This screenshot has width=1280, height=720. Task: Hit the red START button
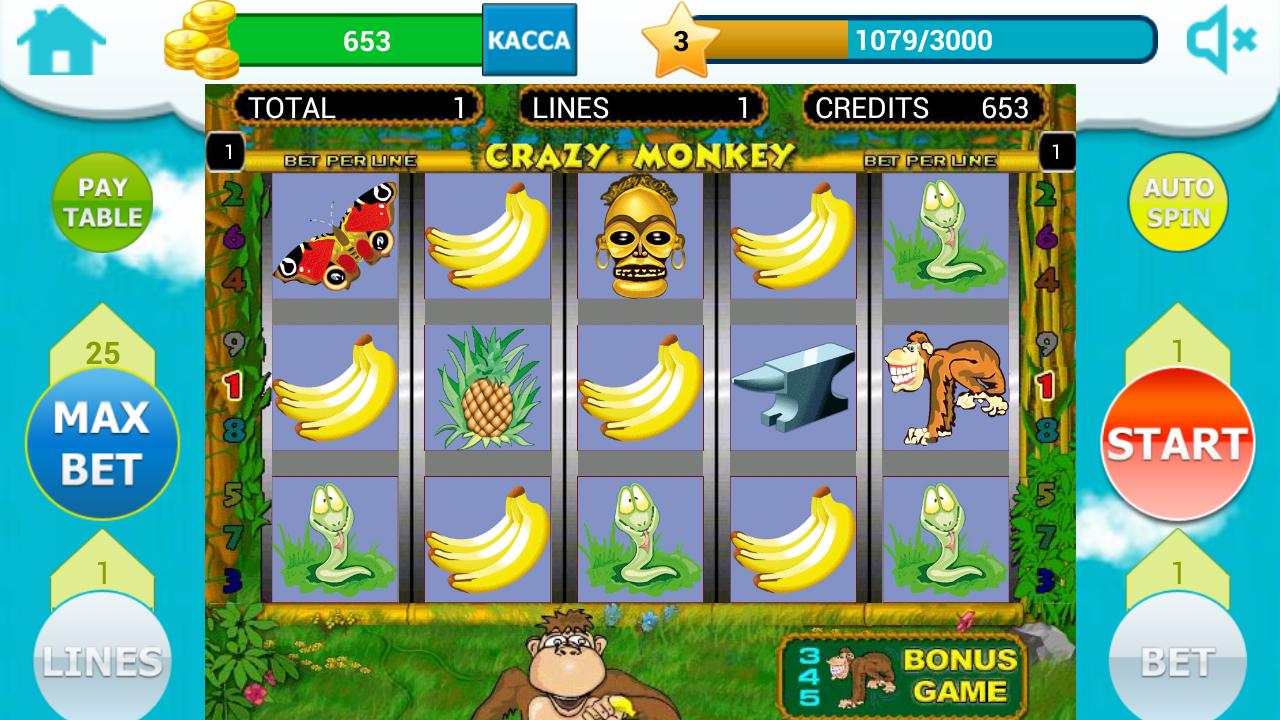[x=1178, y=443]
